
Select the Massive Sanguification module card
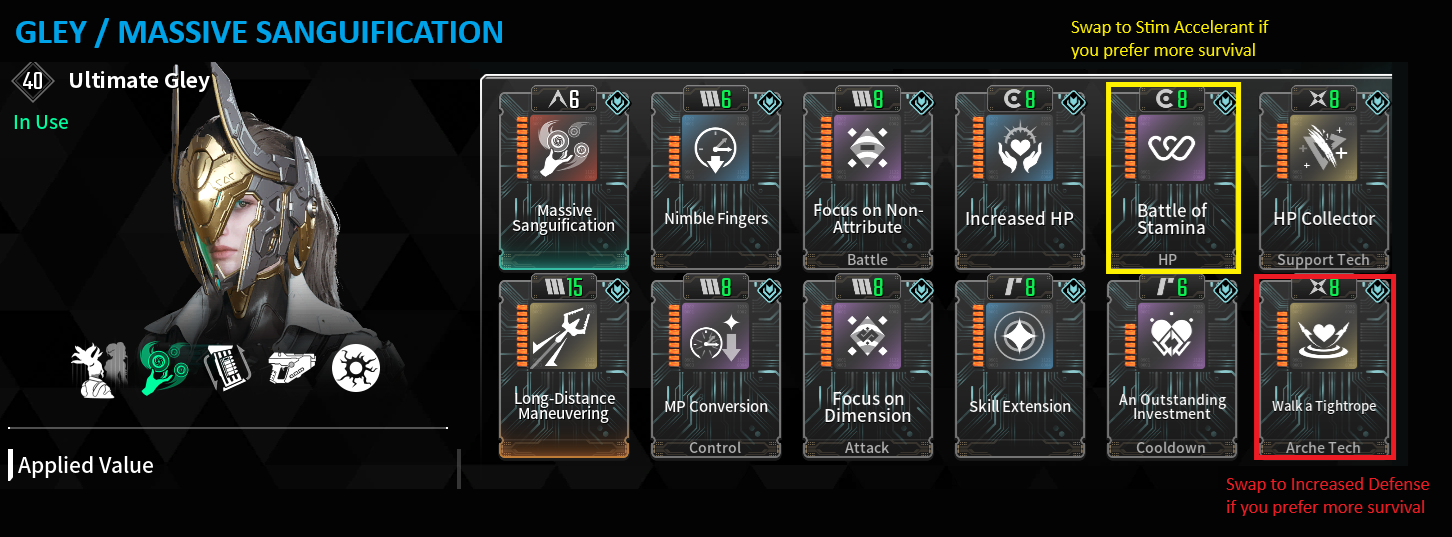point(563,178)
